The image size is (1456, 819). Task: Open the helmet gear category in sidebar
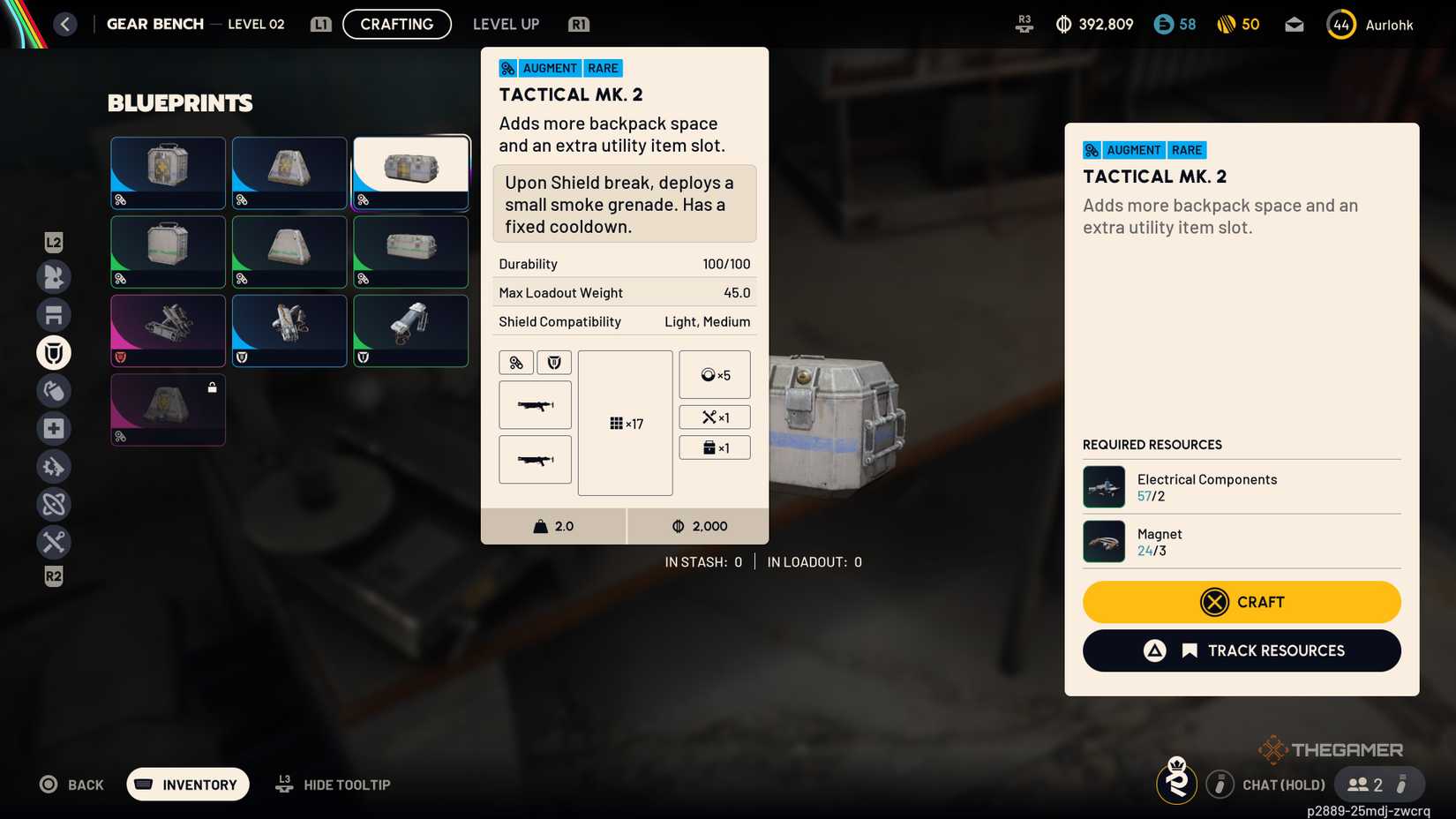(x=54, y=276)
